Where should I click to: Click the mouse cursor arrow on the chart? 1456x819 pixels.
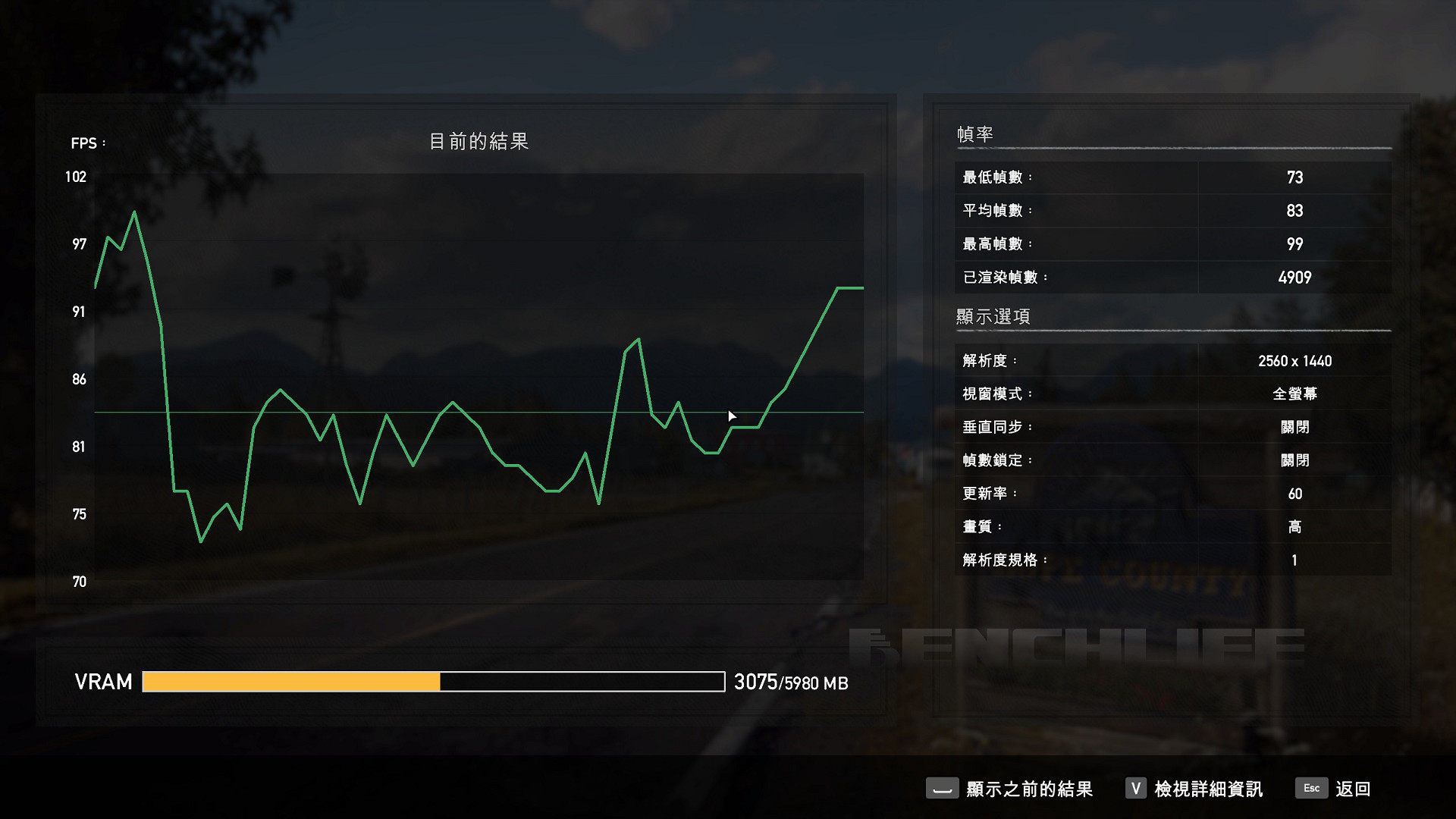pos(733,416)
